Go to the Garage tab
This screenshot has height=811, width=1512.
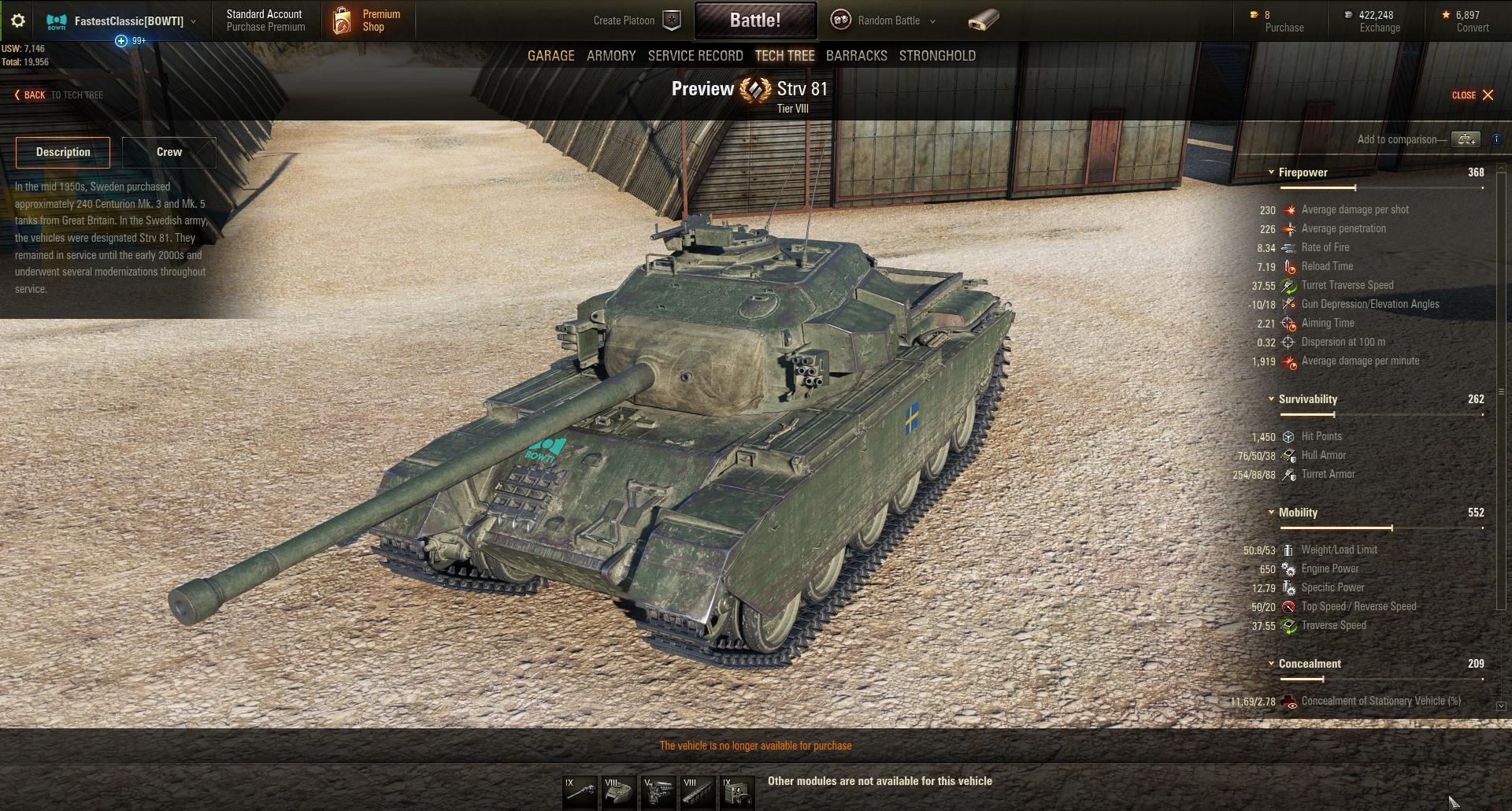pyautogui.click(x=550, y=56)
